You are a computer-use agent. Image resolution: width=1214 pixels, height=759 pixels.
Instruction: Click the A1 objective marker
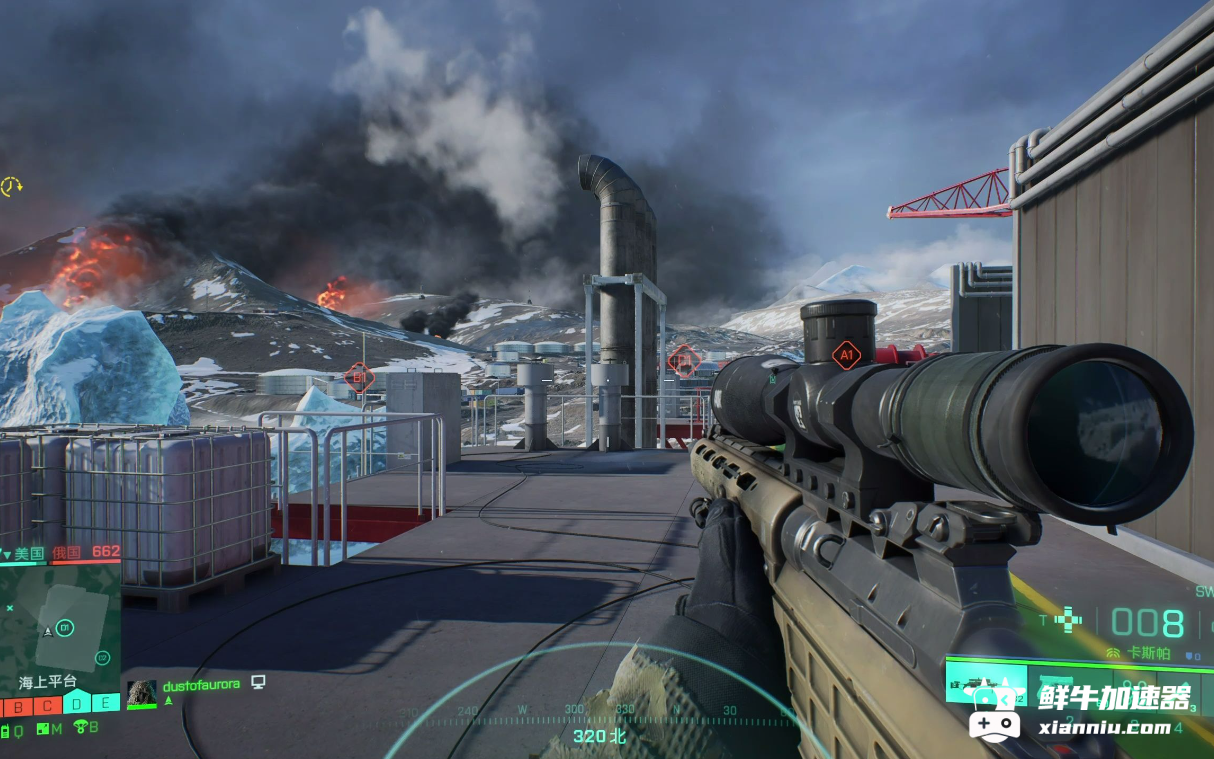click(846, 354)
